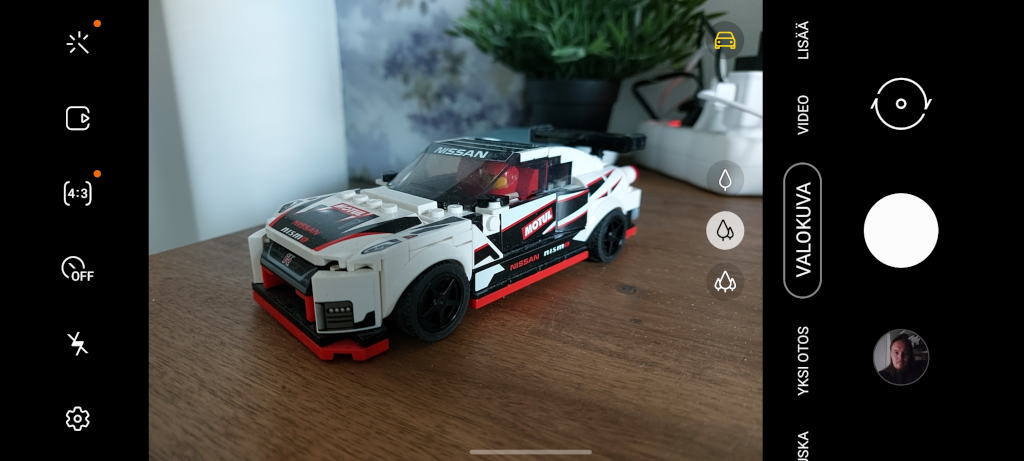Image resolution: width=1024 pixels, height=461 pixels.
Task: Open the last photo thumbnail
Action: (900, 357)
